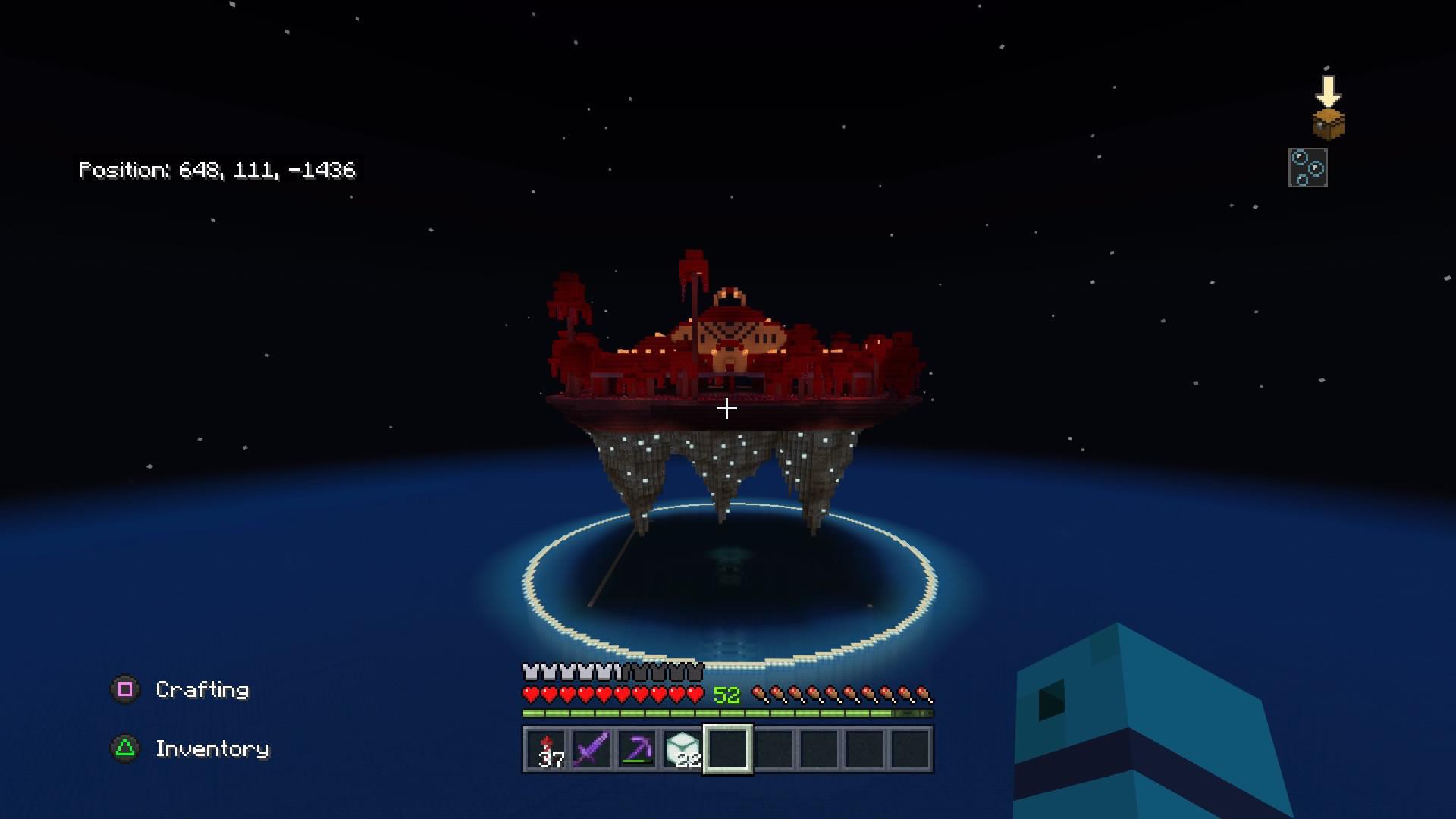Click the conduit power effect icon
Screen dimensions: 1456x819
click(1308, 166)
